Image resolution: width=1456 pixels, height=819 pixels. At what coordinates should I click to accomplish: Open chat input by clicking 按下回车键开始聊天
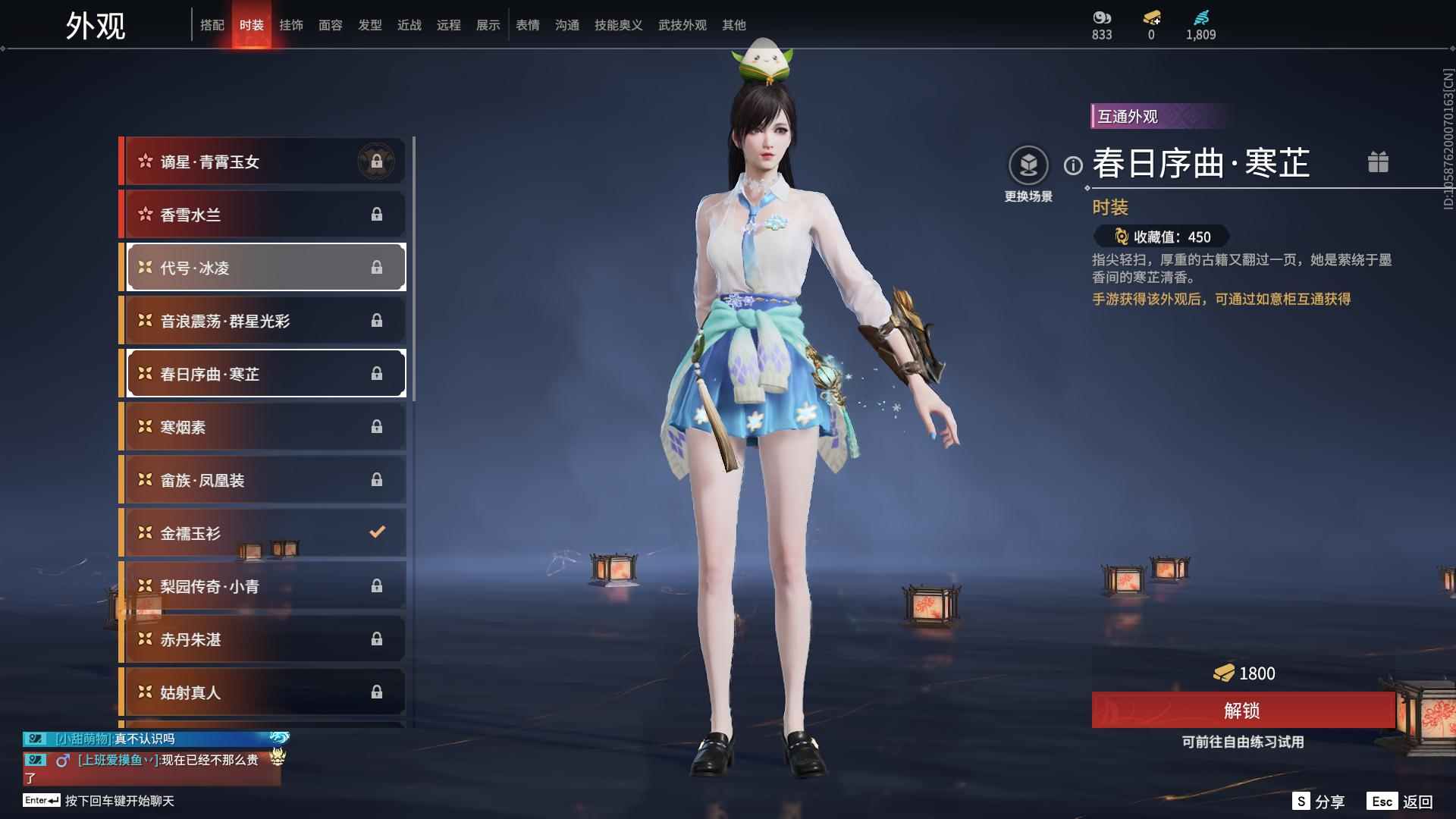tap(121, 800)
